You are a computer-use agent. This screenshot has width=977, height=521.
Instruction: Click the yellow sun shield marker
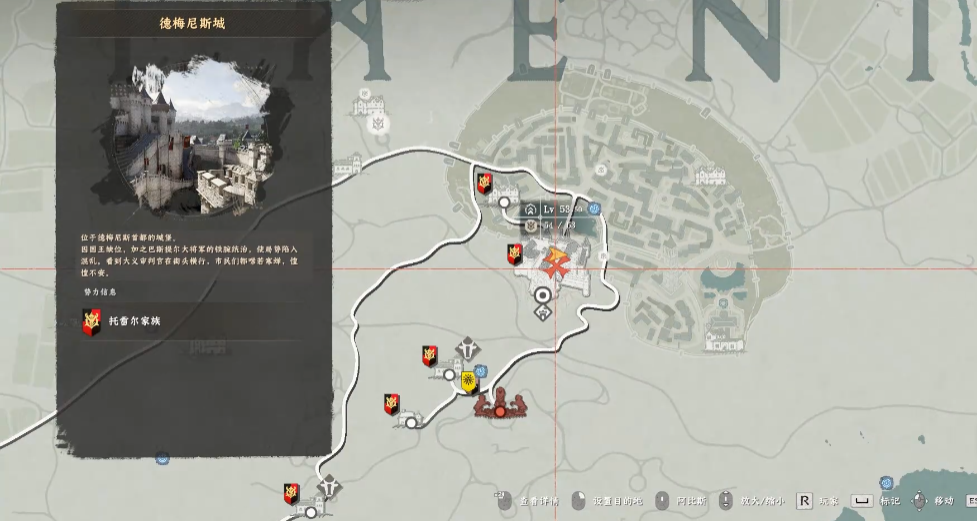pyautogui.click(x=467, y=380)
